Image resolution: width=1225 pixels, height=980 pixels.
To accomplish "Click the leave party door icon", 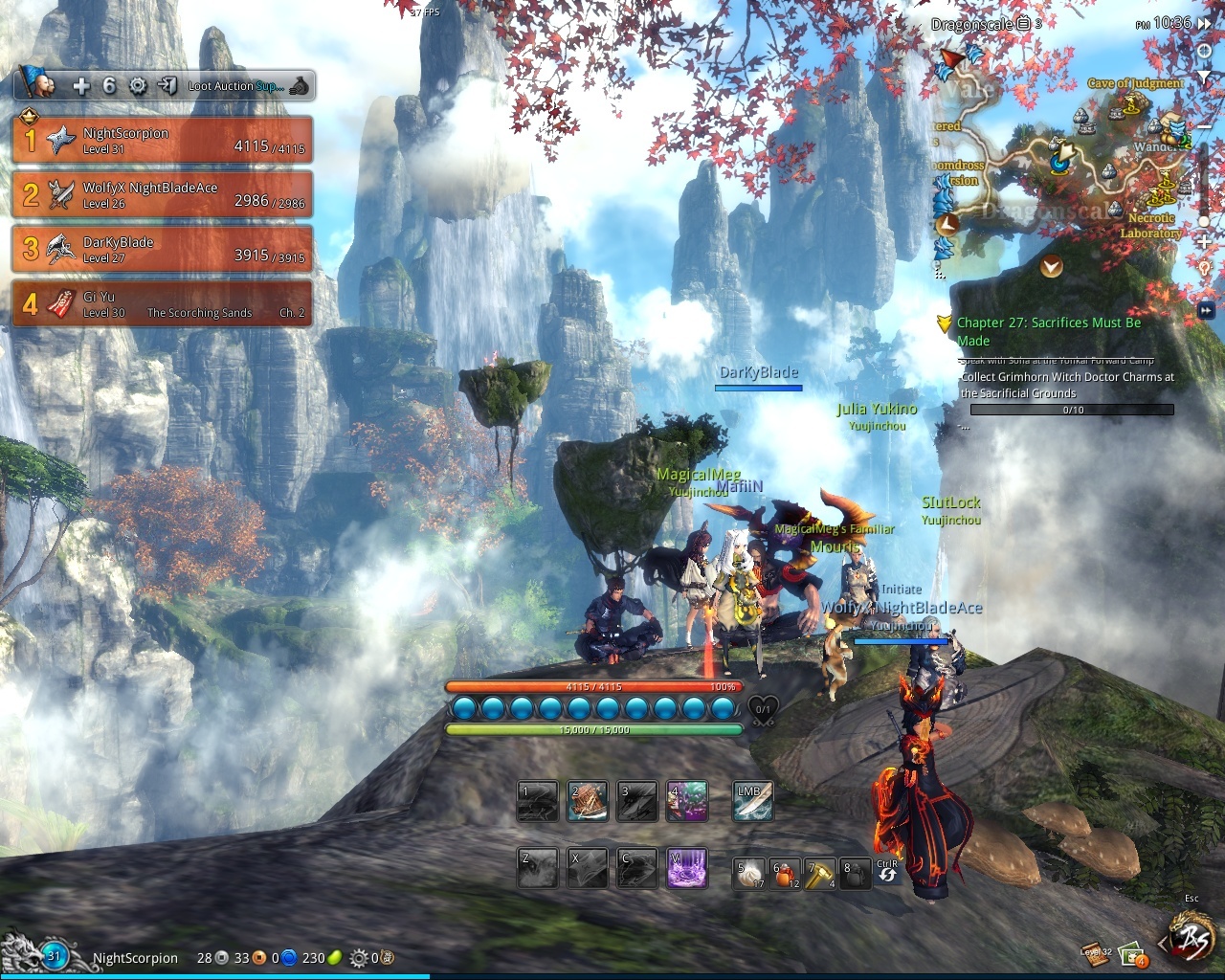I will [x=167, y=86].
